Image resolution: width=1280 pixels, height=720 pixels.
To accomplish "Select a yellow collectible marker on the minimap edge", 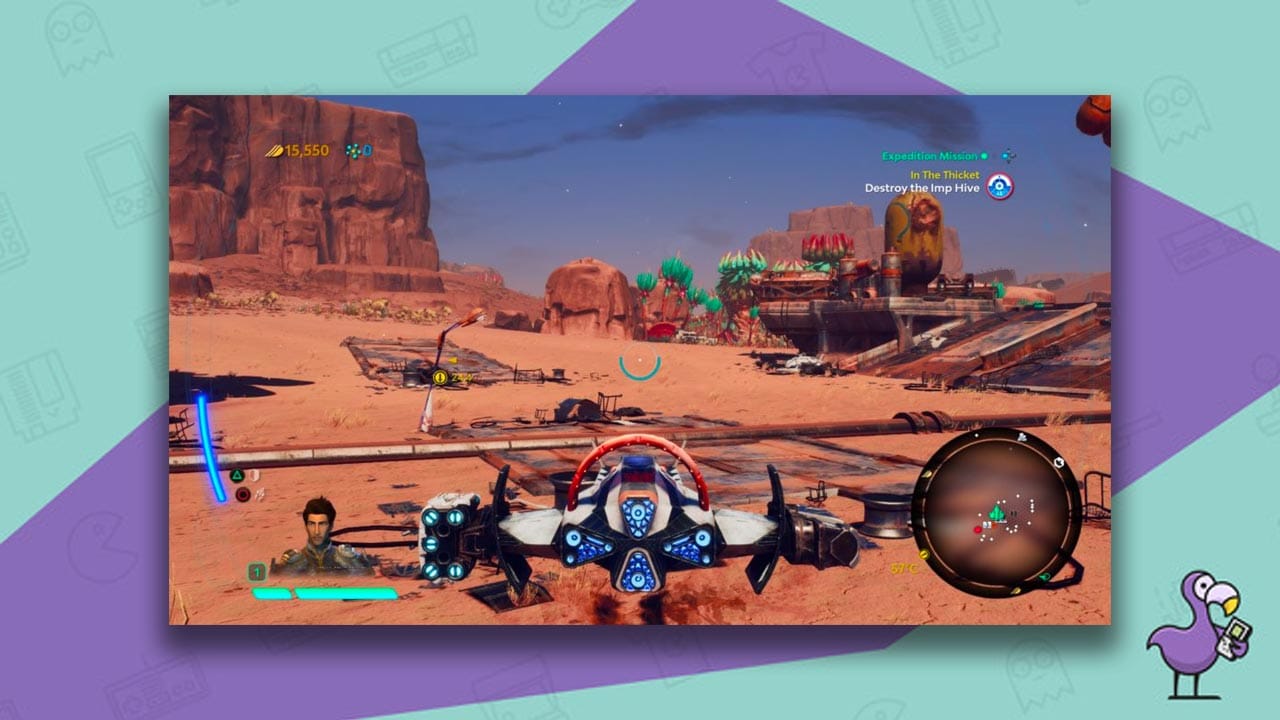I will 925,554.
